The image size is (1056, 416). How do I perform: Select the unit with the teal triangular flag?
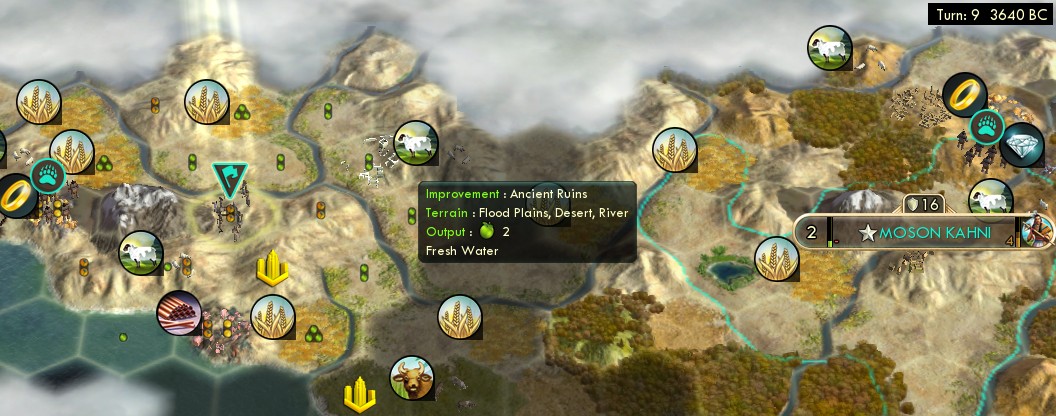point(231,181)
